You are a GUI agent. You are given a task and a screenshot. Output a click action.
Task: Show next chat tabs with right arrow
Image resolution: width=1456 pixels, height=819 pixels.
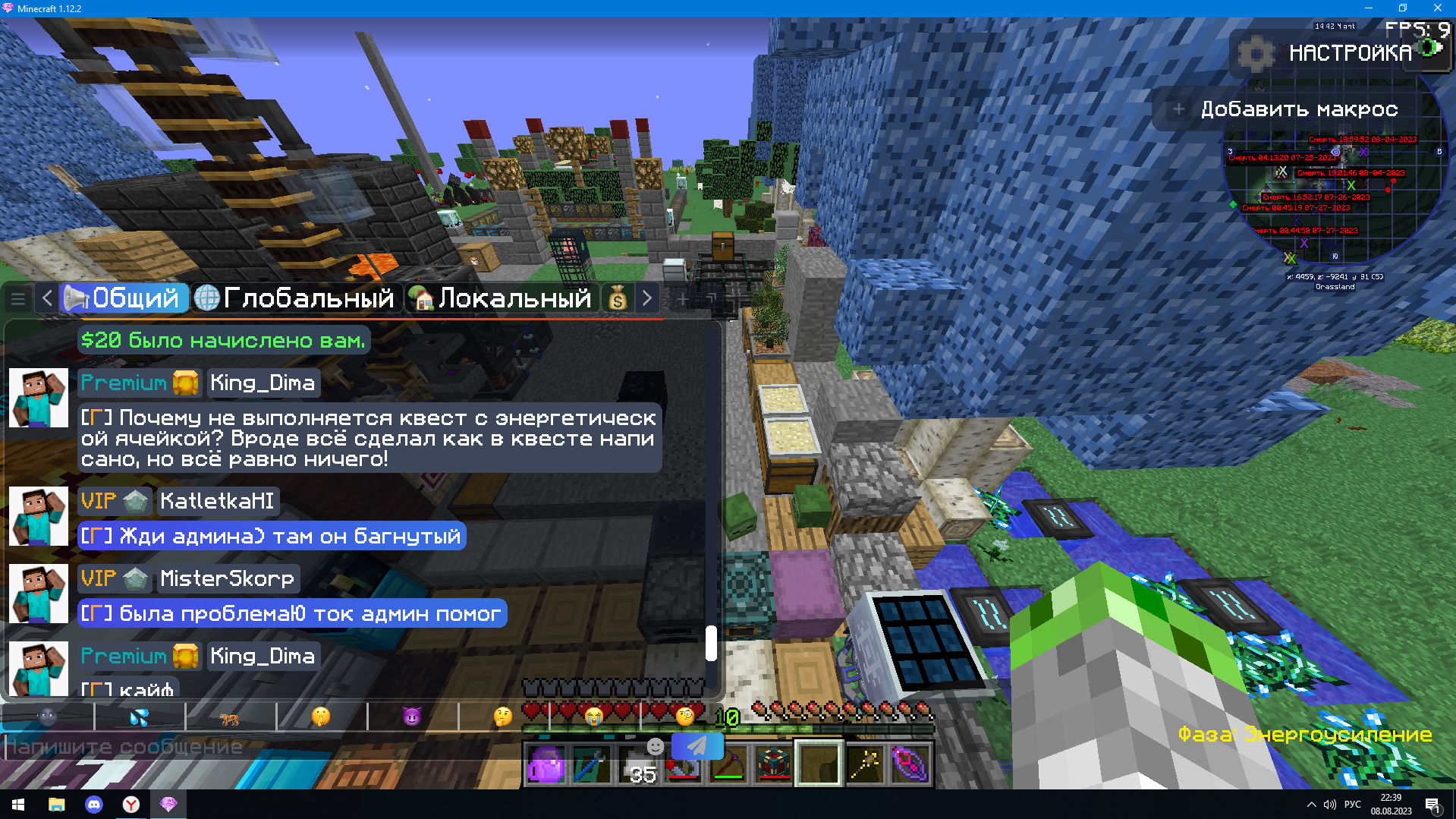647,298
